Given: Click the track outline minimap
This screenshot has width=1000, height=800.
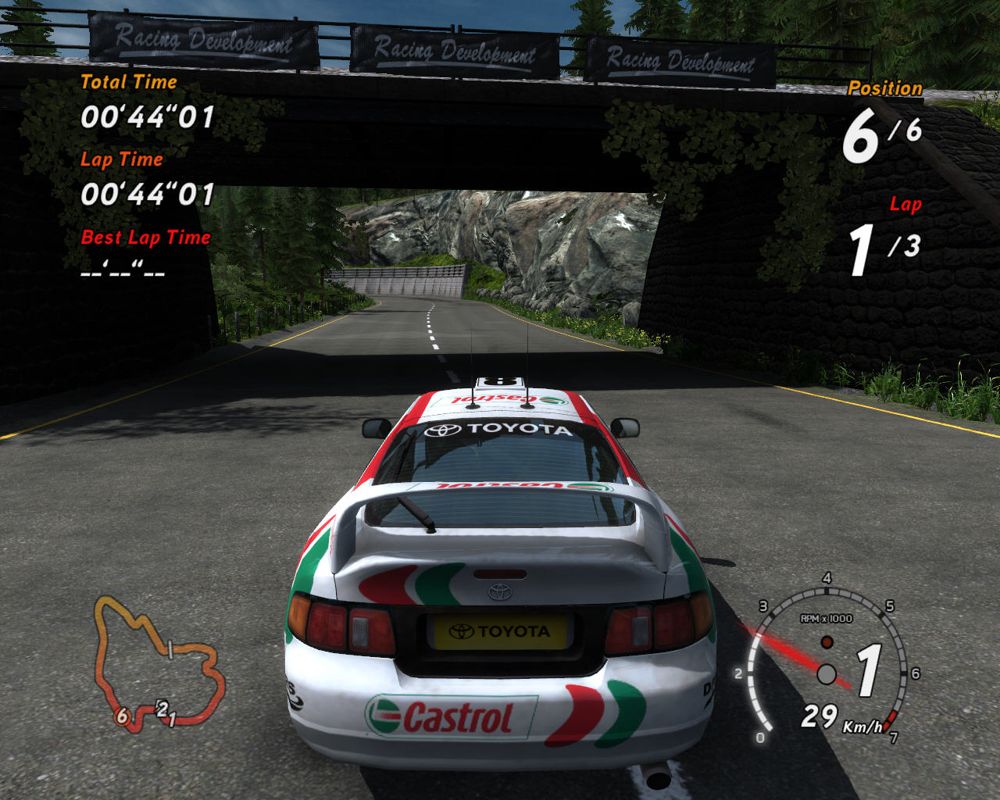Looking at the screenshot, I should coord(158,660).
